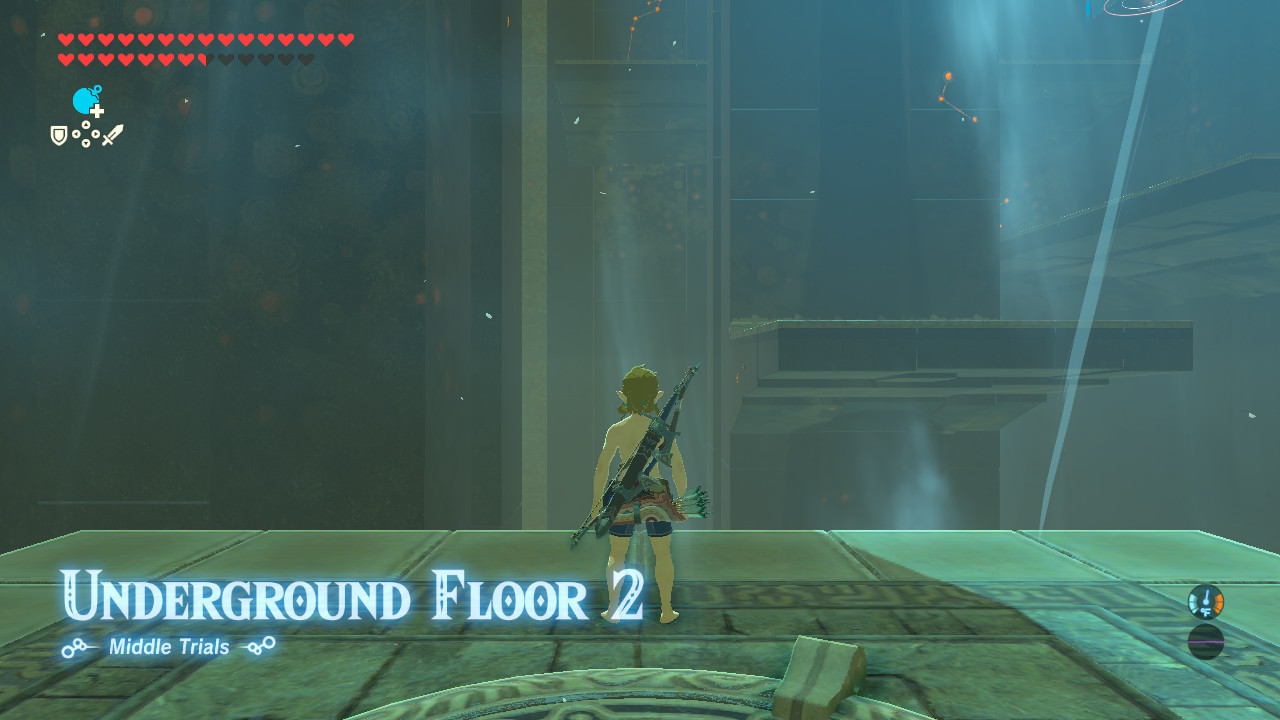The height and width of the screenshot is (720, 1280).
Task: Adjust the pink waveform line in the sound meter
Action: (1206, 642)
